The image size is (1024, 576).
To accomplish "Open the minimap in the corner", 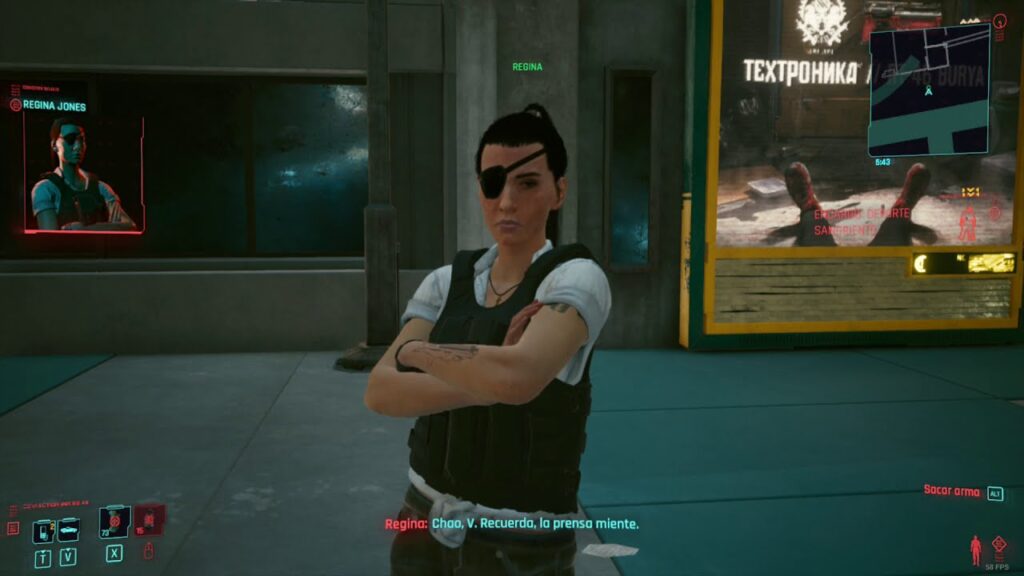I will click(929, 90).
